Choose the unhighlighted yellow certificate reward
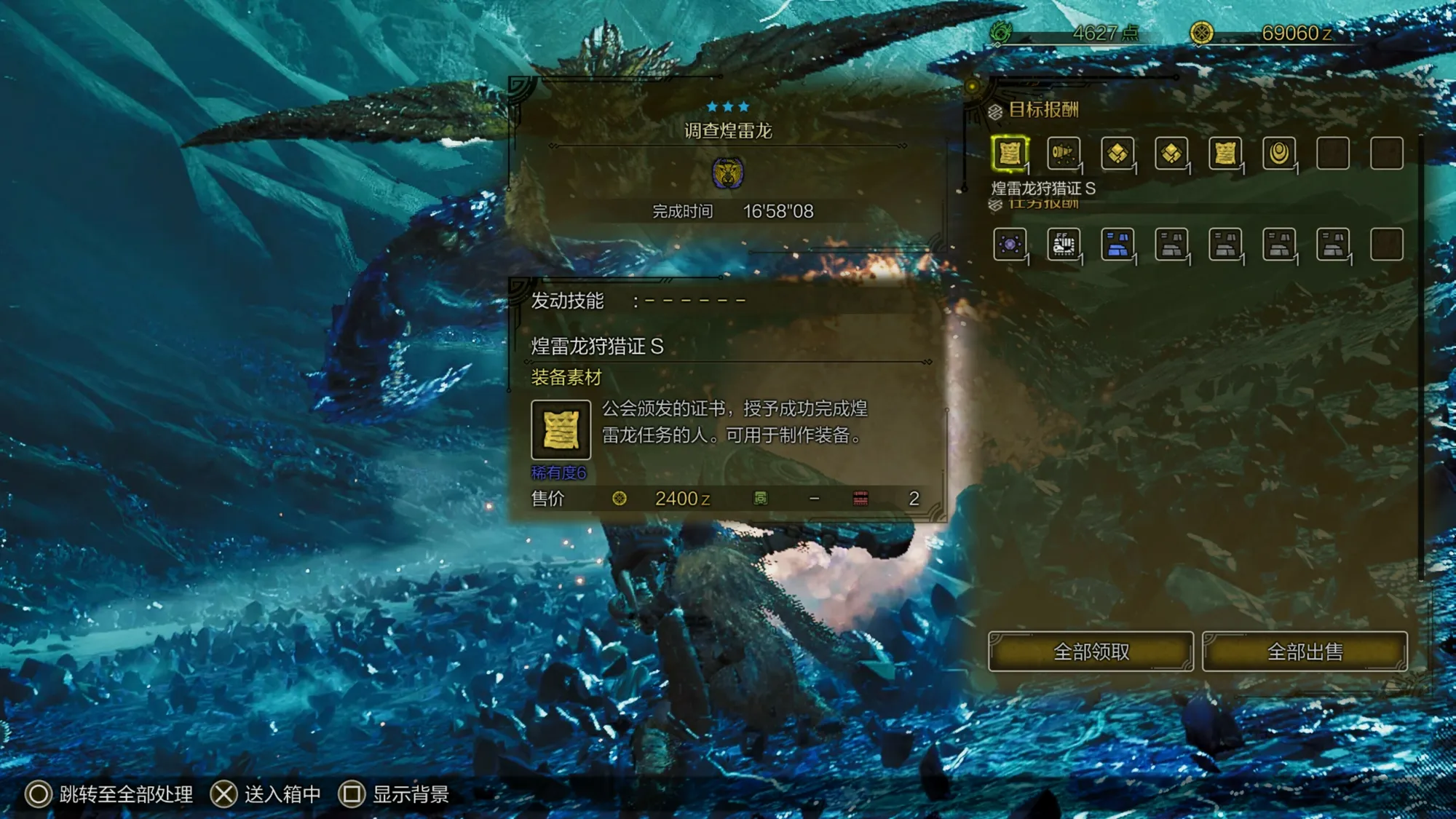The width and height of the screenshot is (1456, 819). (x=1225, y=154)
